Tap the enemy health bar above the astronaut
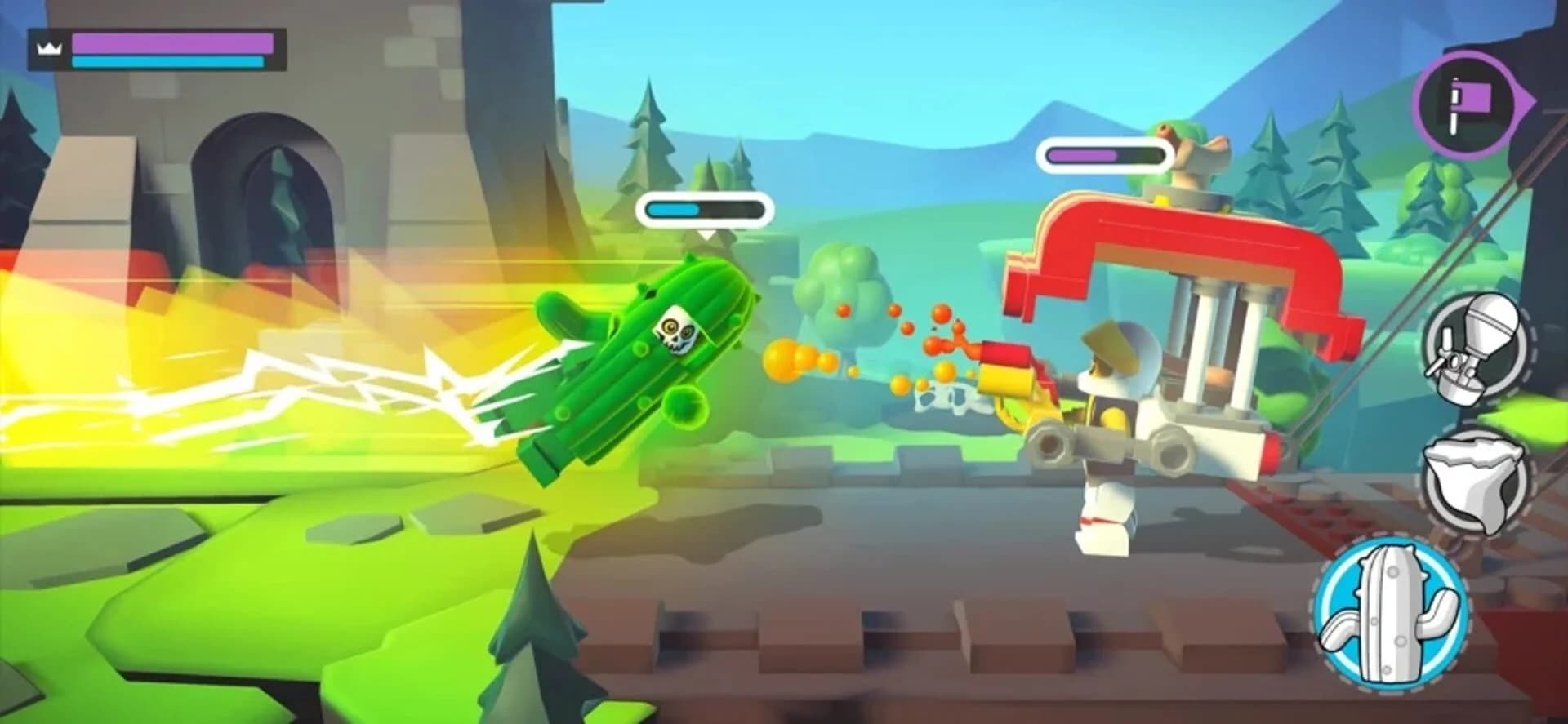The height and width of the screenshot is (724, 1568). 1102,153
